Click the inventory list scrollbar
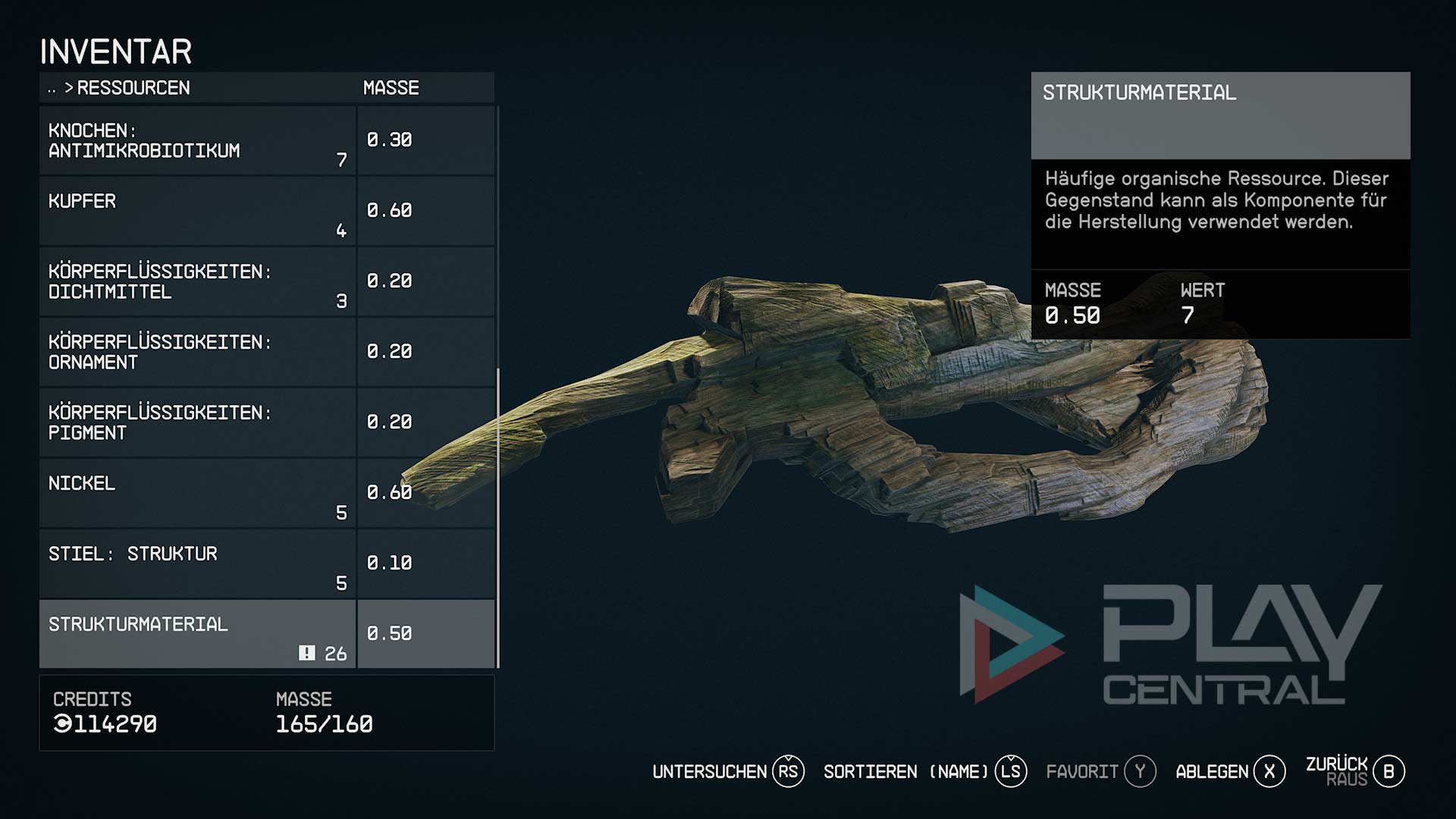 (498, 516)
